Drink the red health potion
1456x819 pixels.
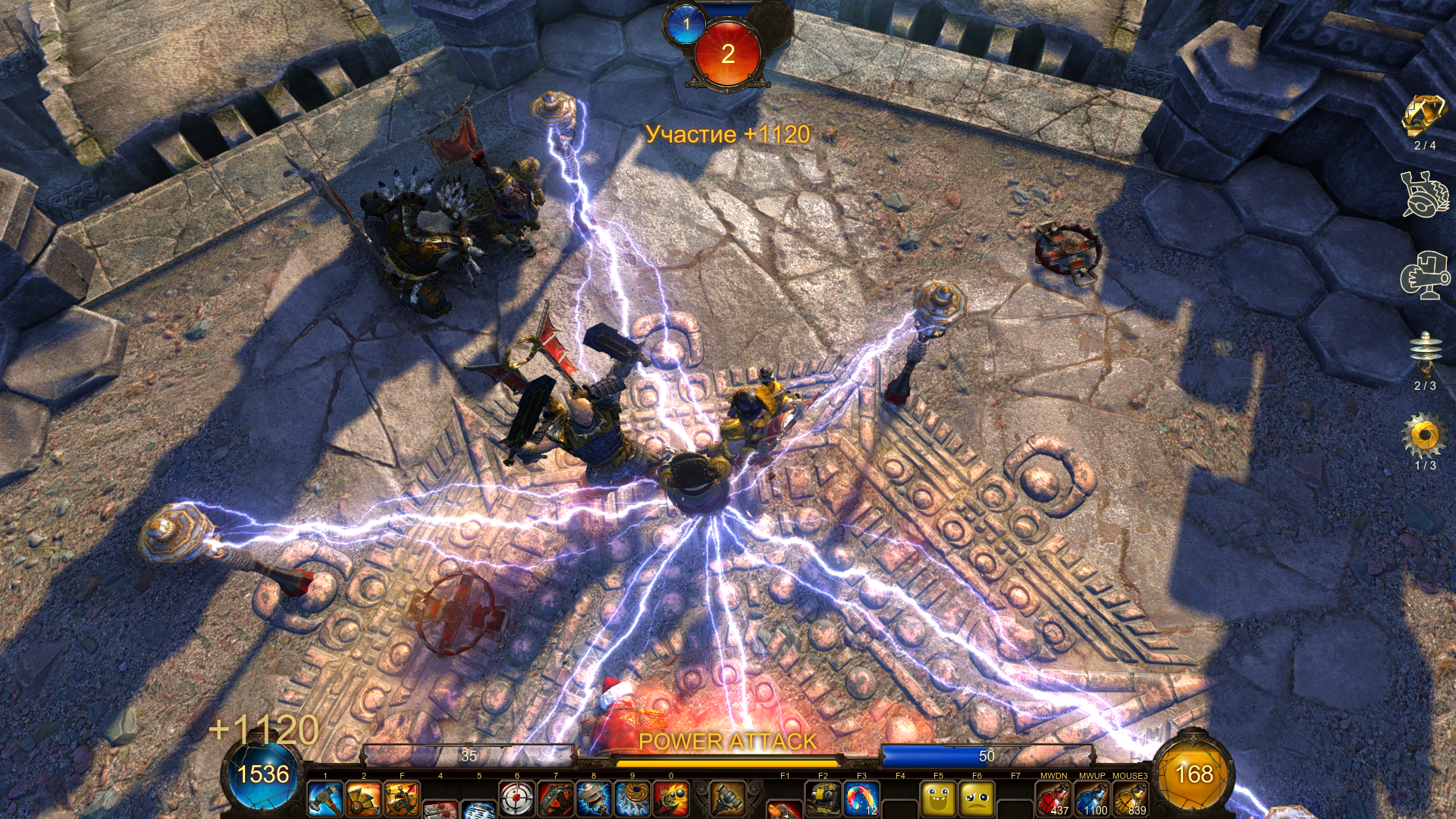point(1054,799)
